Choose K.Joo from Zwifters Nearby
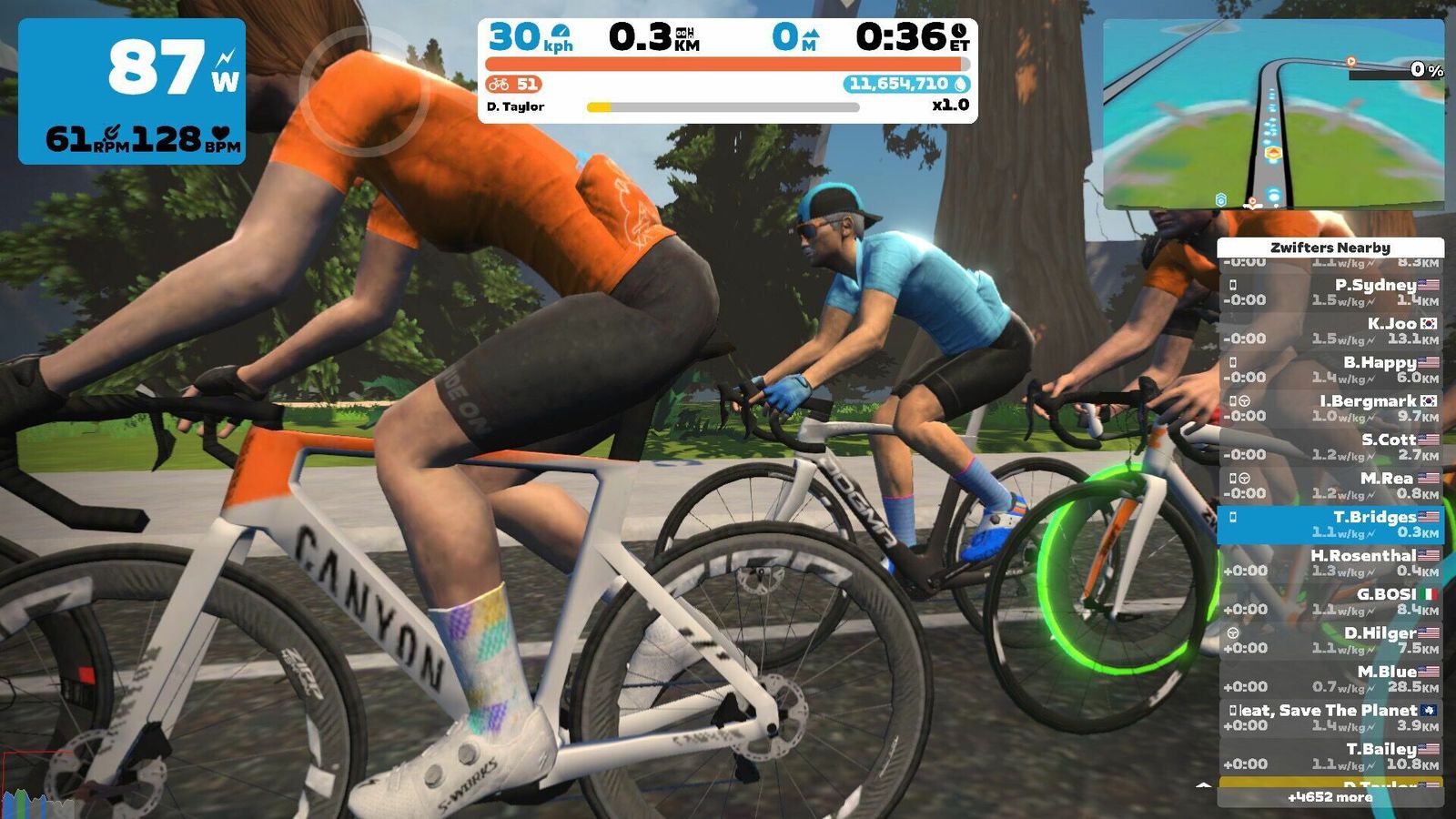The image size is (1456, 819). click(1330, 331)
